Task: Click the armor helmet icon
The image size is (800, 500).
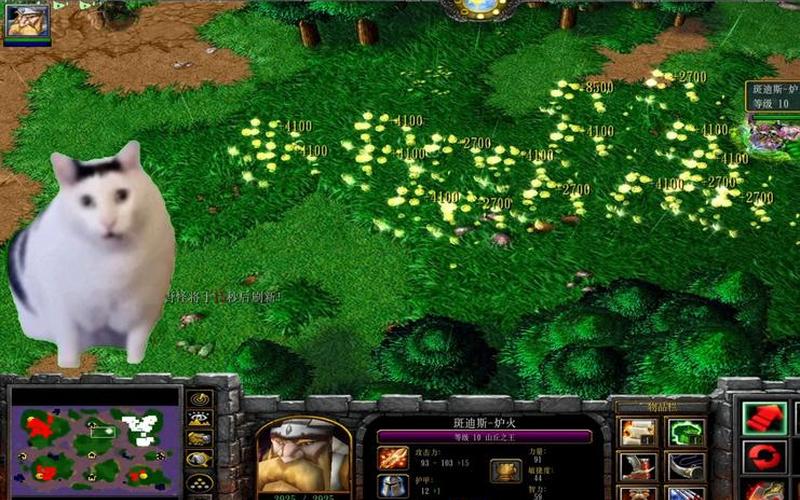Action: [x=392, y=487]
